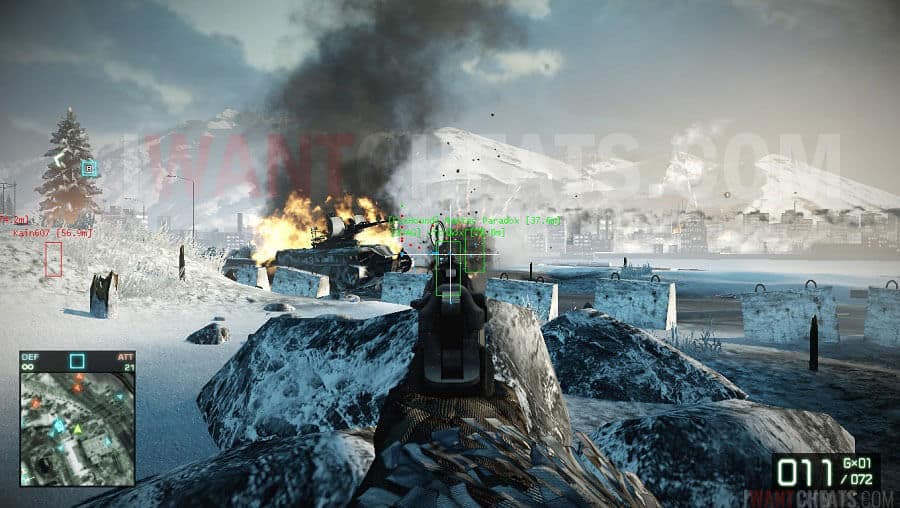This screenshot has height=508, width=900.
Task: Click the objective square between DEF and ATT
Action: 77,360
